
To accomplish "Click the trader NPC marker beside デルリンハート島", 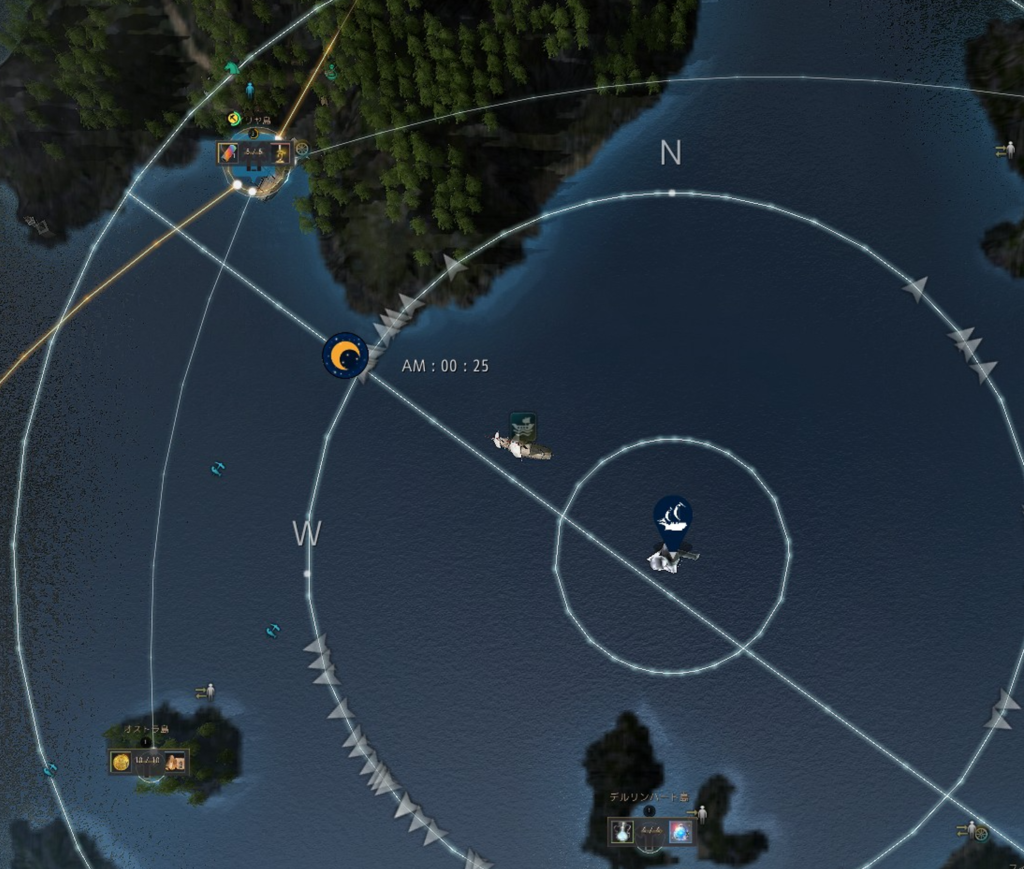I will point(700,814).
